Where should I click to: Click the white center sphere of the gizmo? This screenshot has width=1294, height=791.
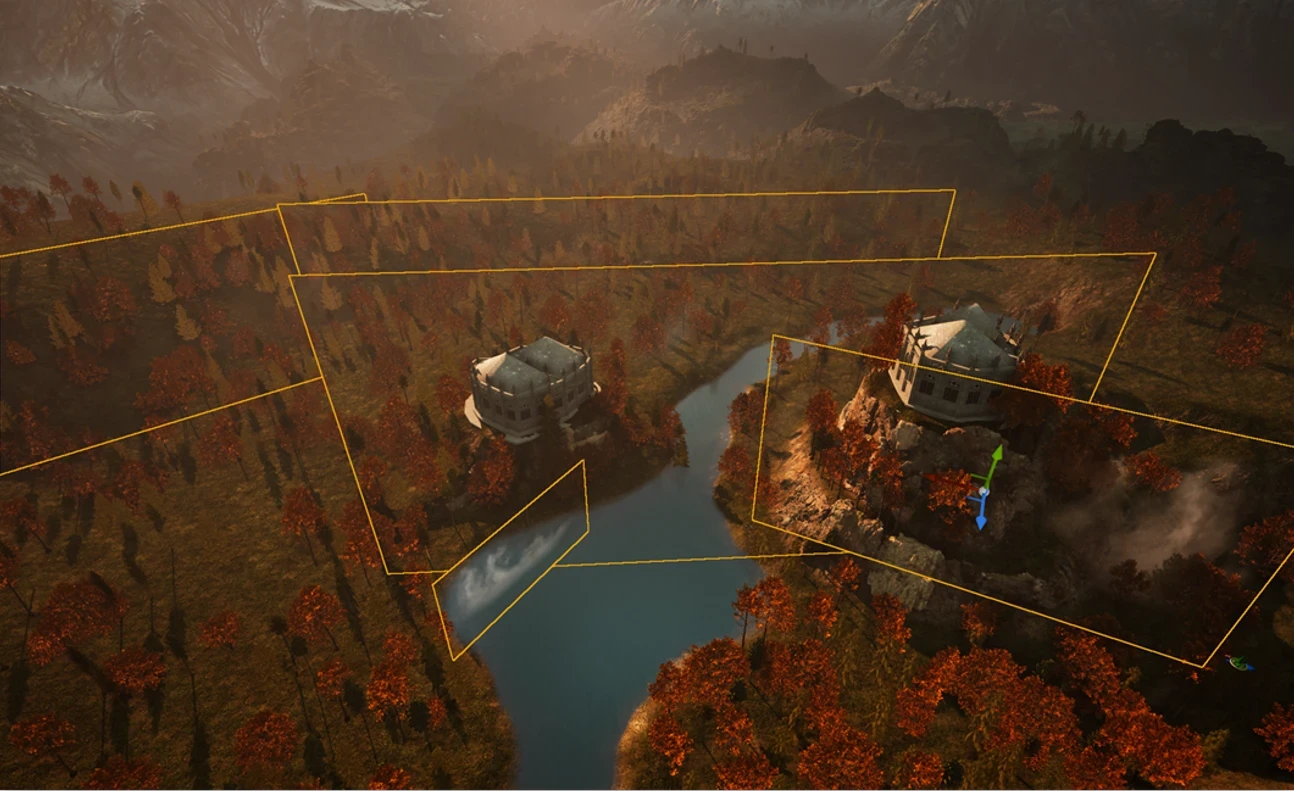tap(983, 492)
